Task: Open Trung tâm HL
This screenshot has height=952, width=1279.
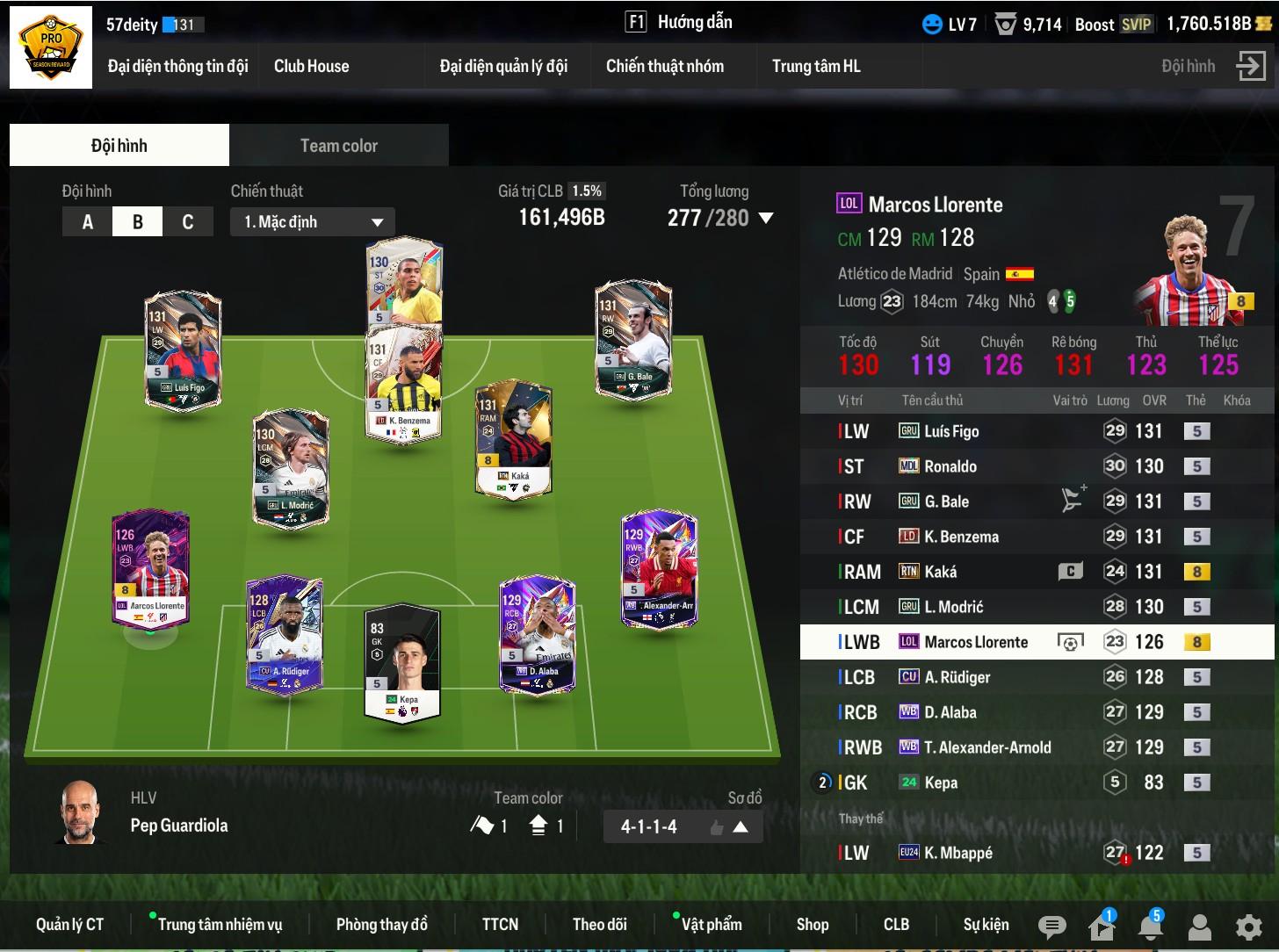Action: click(x=815, y=66)
